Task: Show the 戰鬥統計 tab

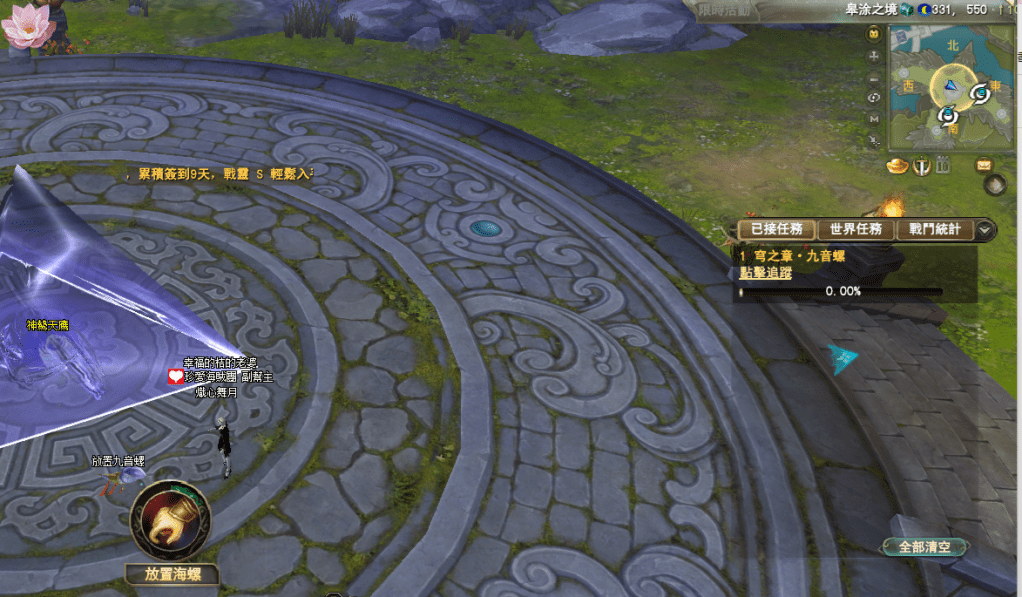Action: pos(935,230)
